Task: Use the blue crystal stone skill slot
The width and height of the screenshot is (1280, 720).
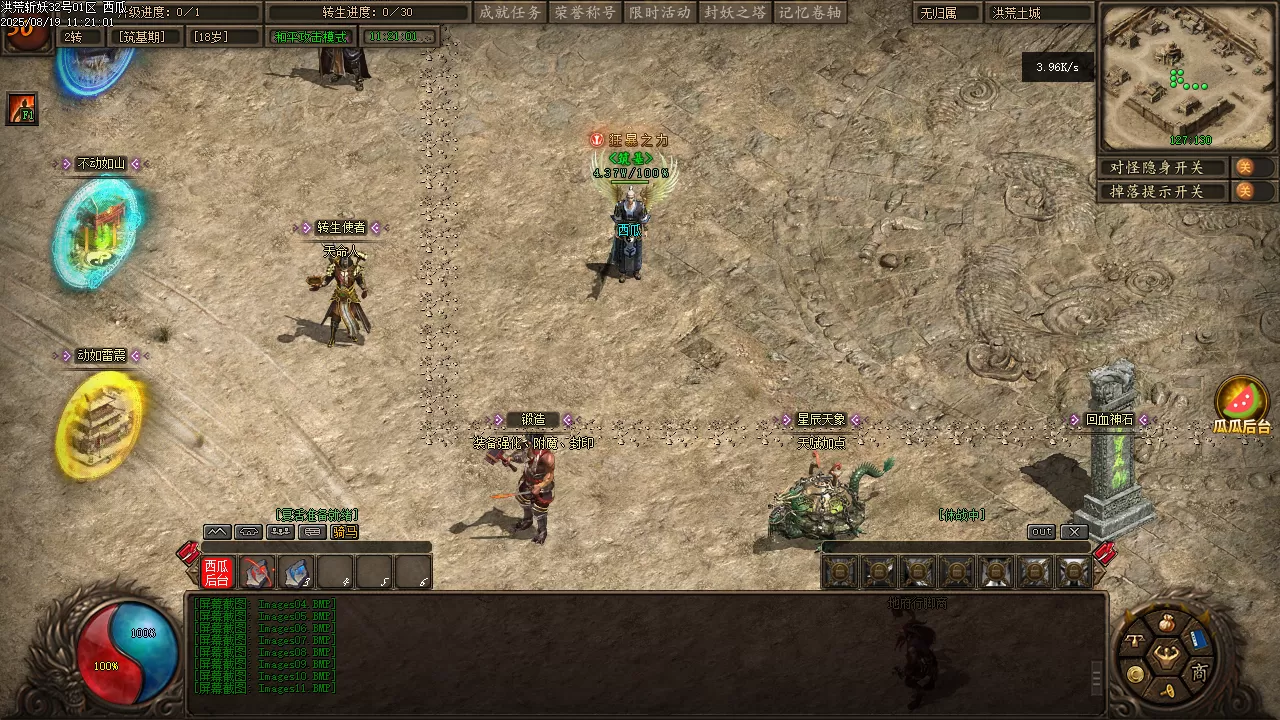Action: (x=296, y=572)
